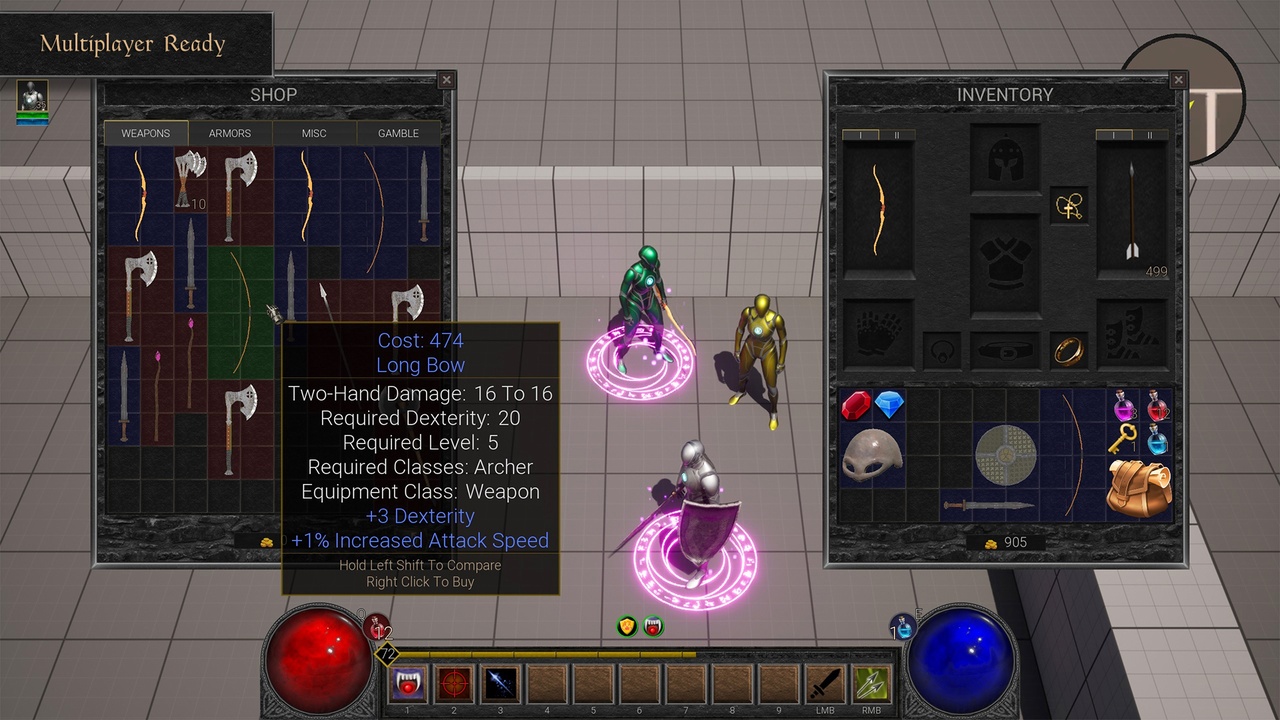
Task: Choose the round shield in inventory
Action: pos(1005,455)
